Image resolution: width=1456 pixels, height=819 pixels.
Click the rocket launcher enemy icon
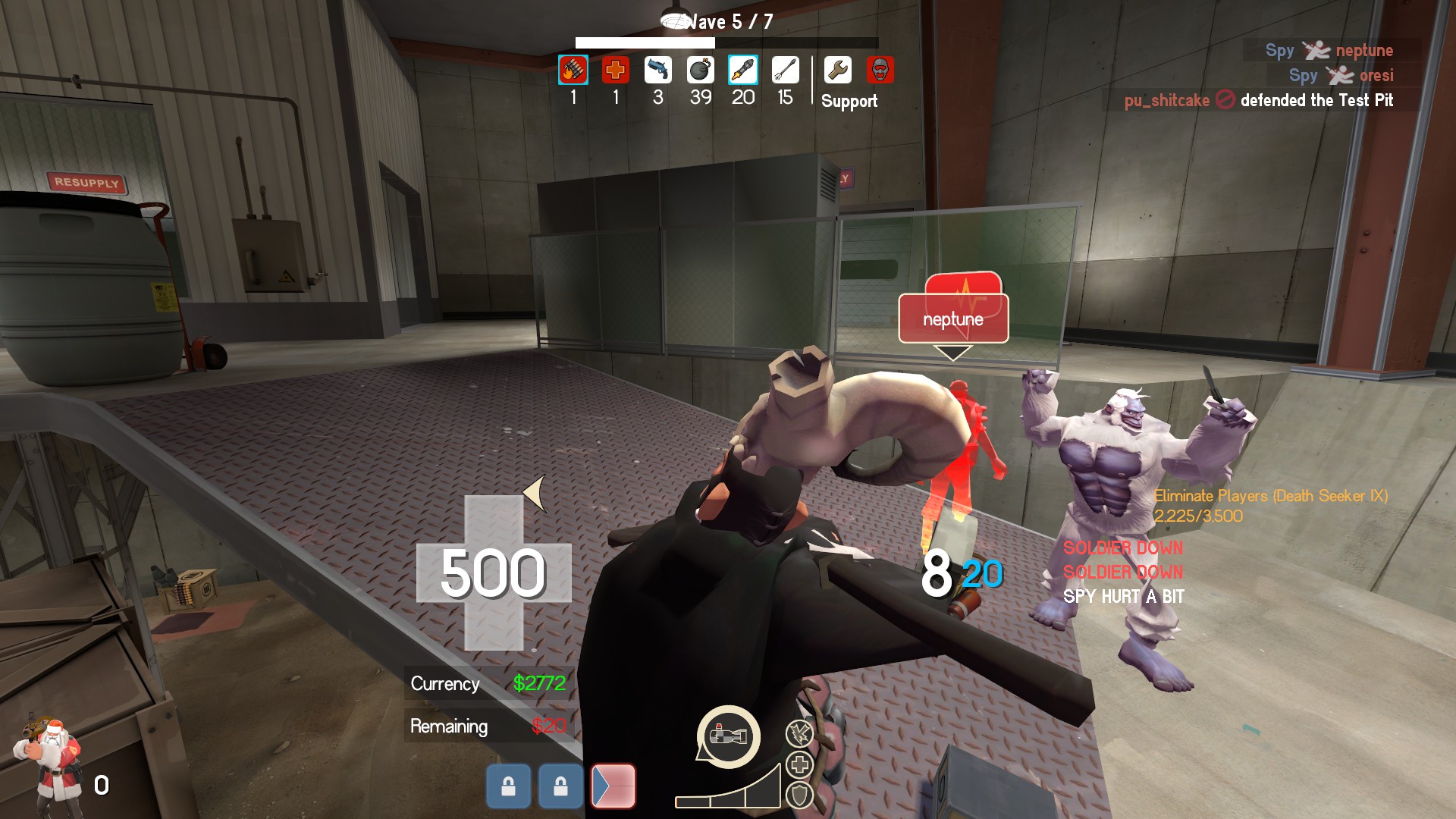(742, 71)
